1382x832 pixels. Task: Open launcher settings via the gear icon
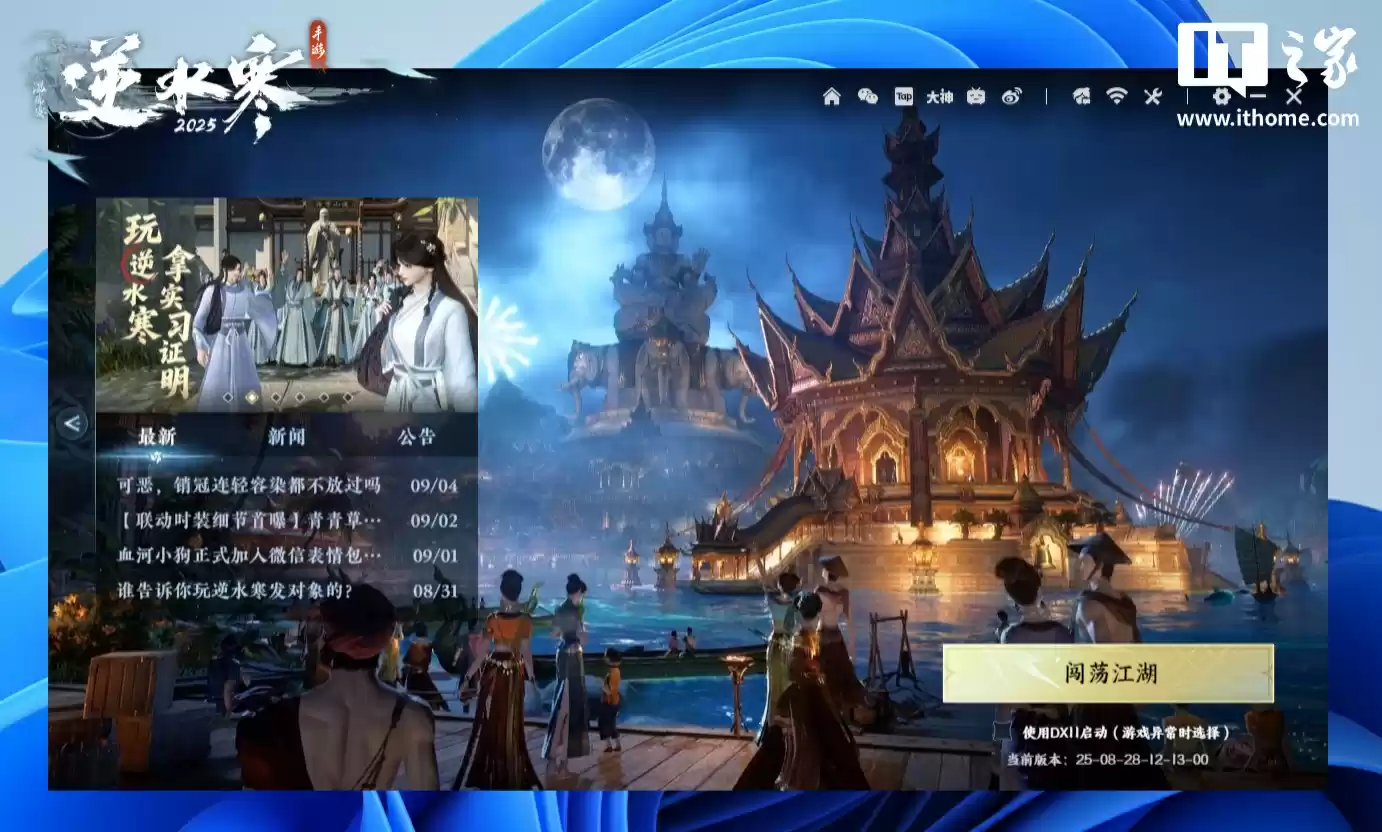[x=1222, y=97]
